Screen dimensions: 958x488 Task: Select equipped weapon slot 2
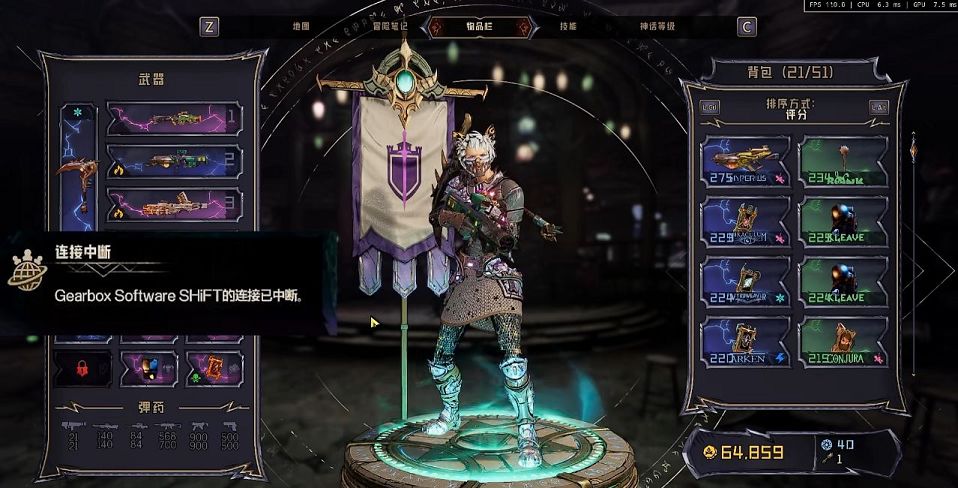click(x=174, y=161)
